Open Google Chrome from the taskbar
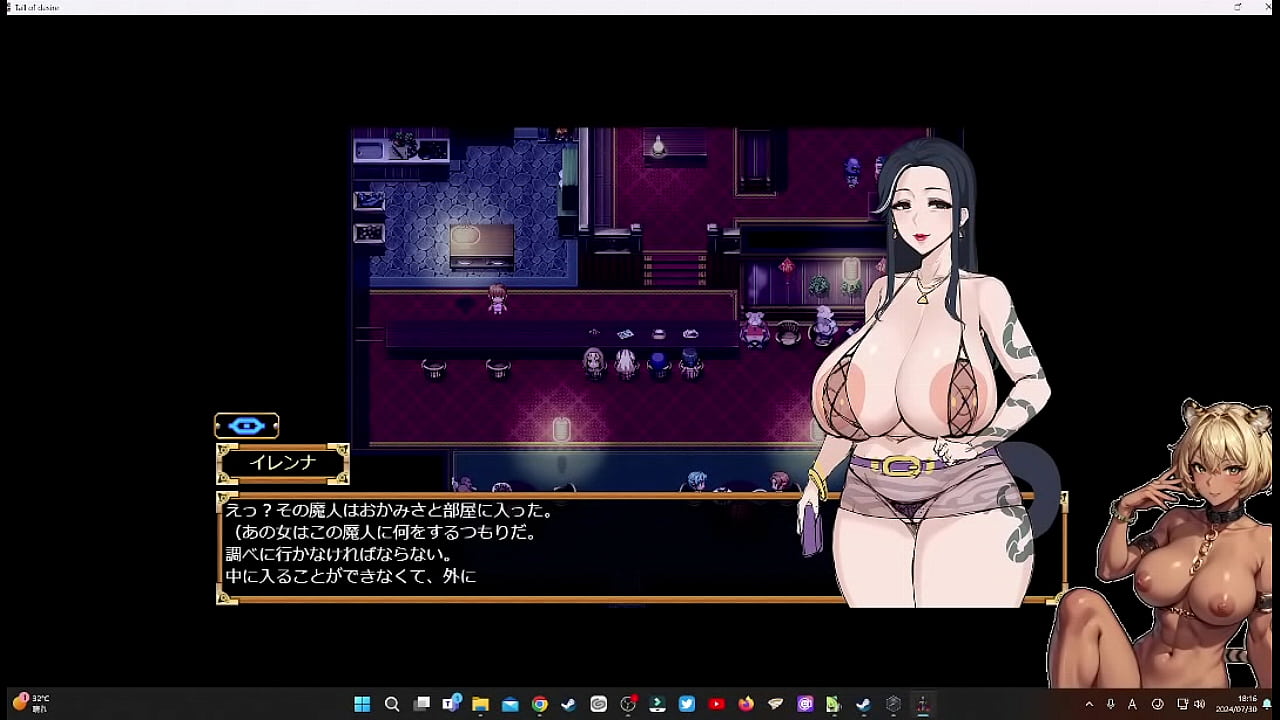 point(540,705)
